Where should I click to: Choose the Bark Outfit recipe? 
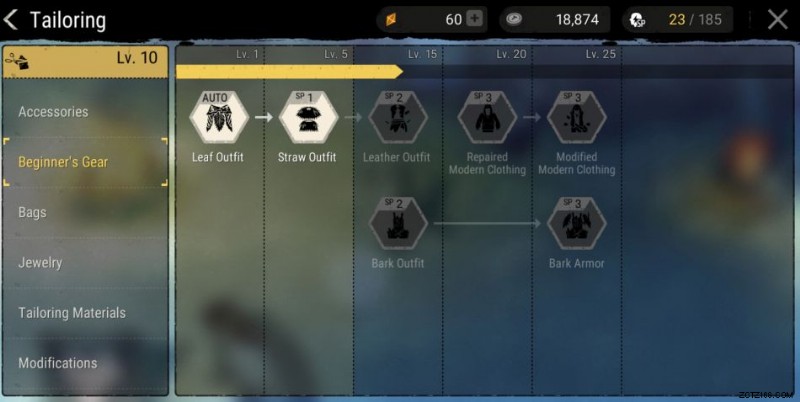[x=397, y=224]
